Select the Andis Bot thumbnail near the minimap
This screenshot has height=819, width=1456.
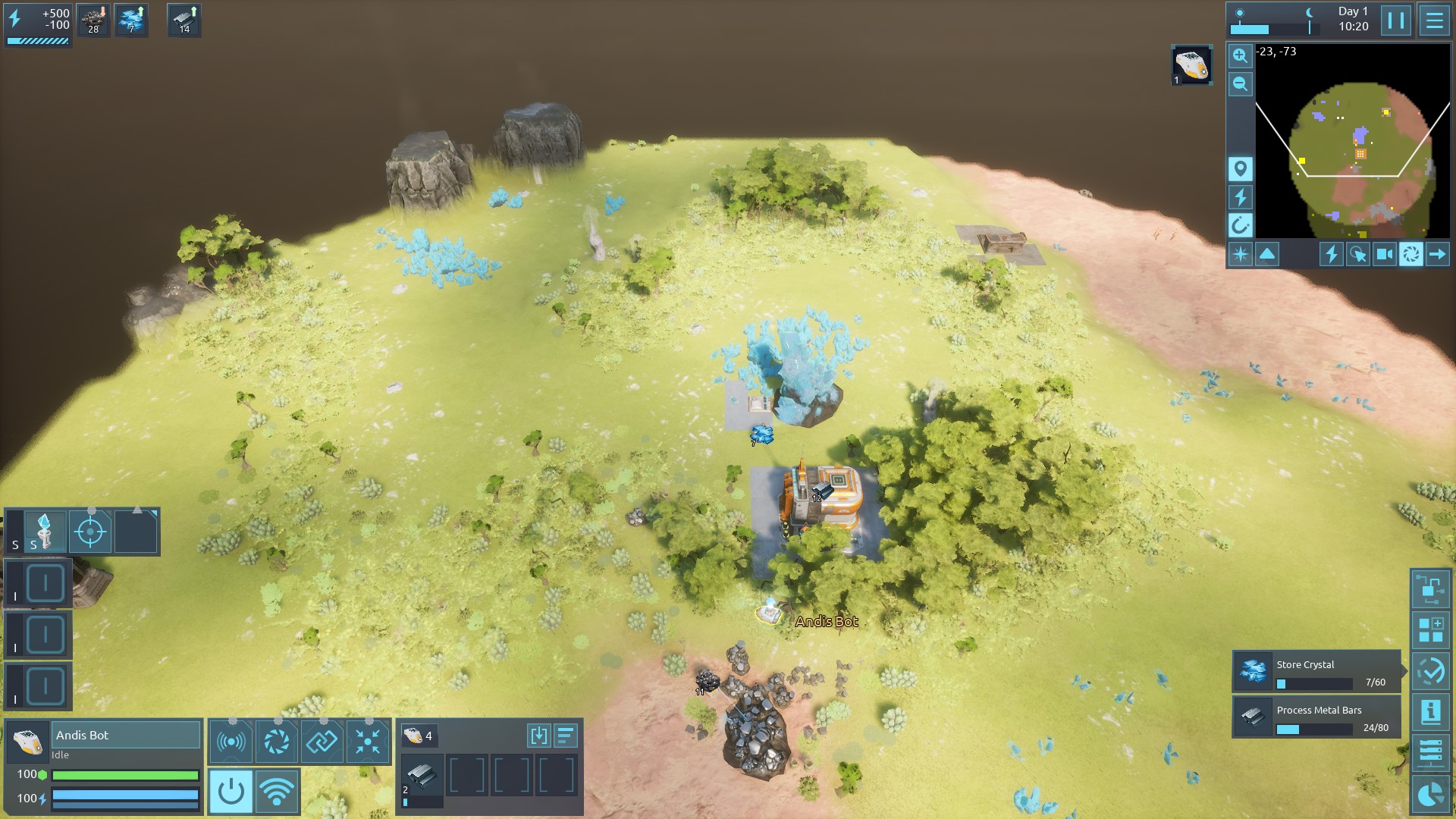[x=1191, y=65]
